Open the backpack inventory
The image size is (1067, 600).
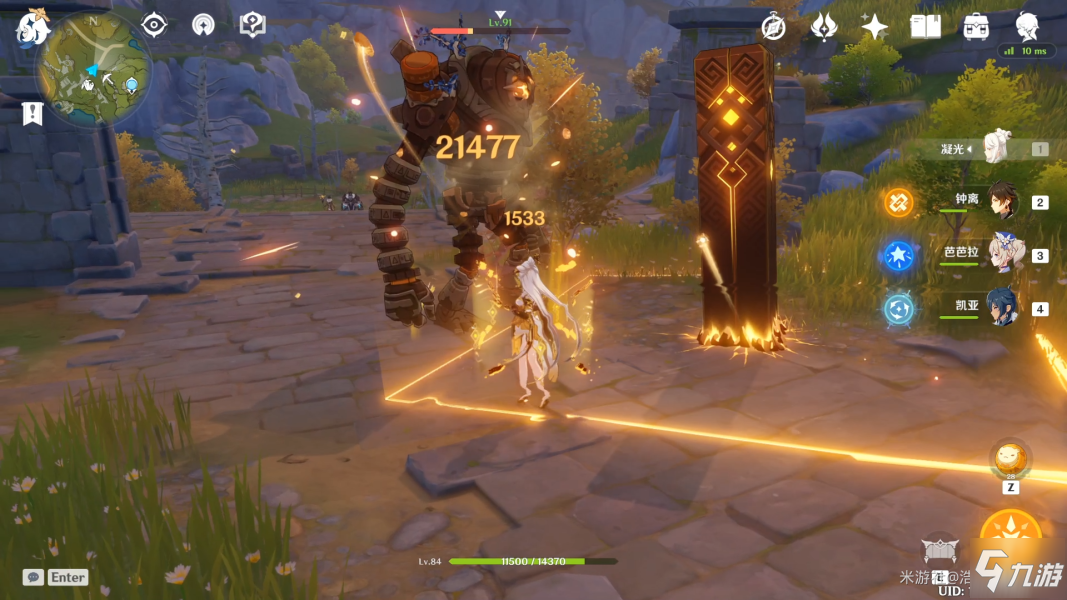coord(976,27)
